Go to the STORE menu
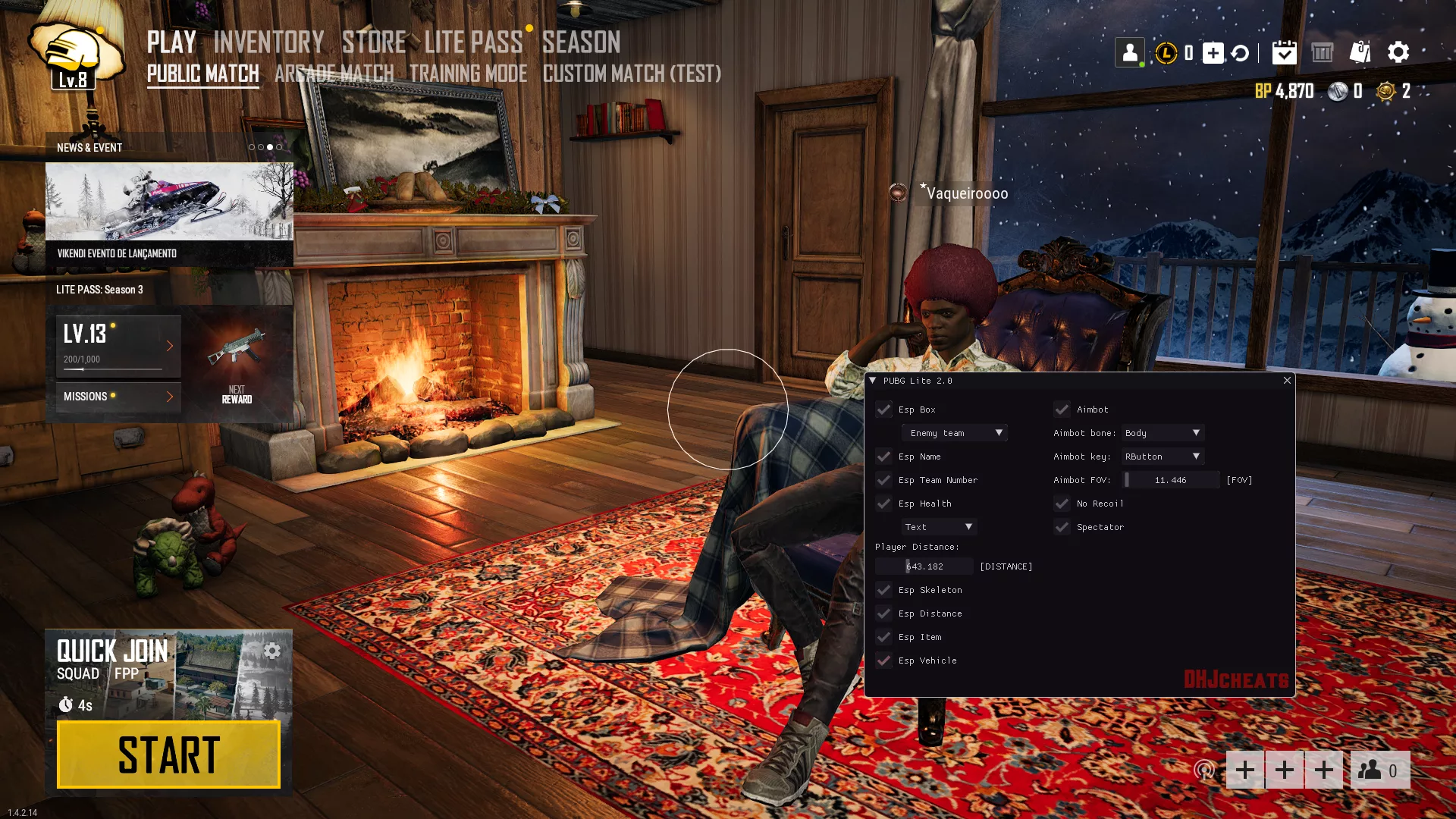 pyautogui.click(x=374, y=42)
